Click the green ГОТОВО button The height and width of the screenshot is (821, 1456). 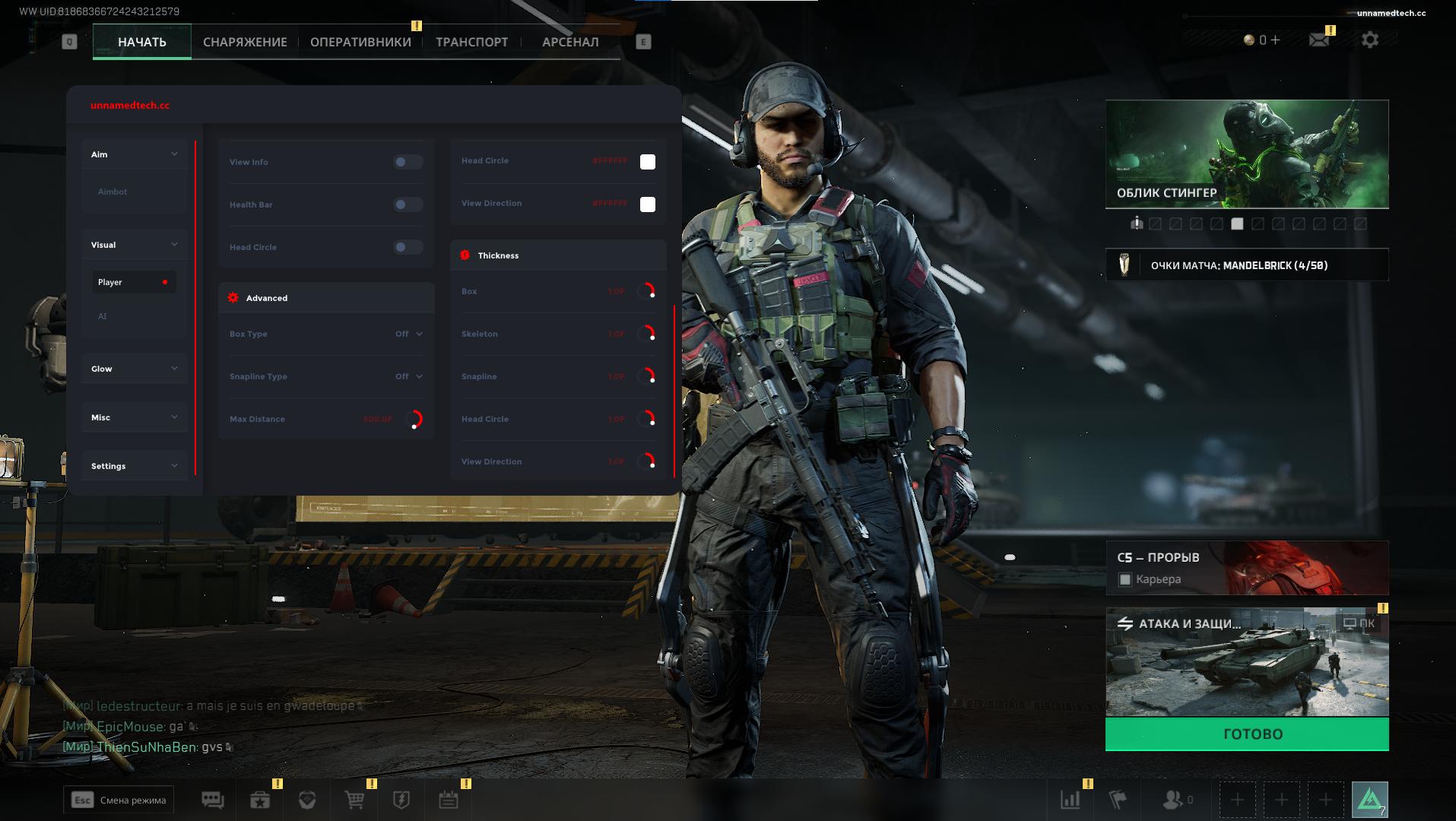click(x=1247, y=734)
